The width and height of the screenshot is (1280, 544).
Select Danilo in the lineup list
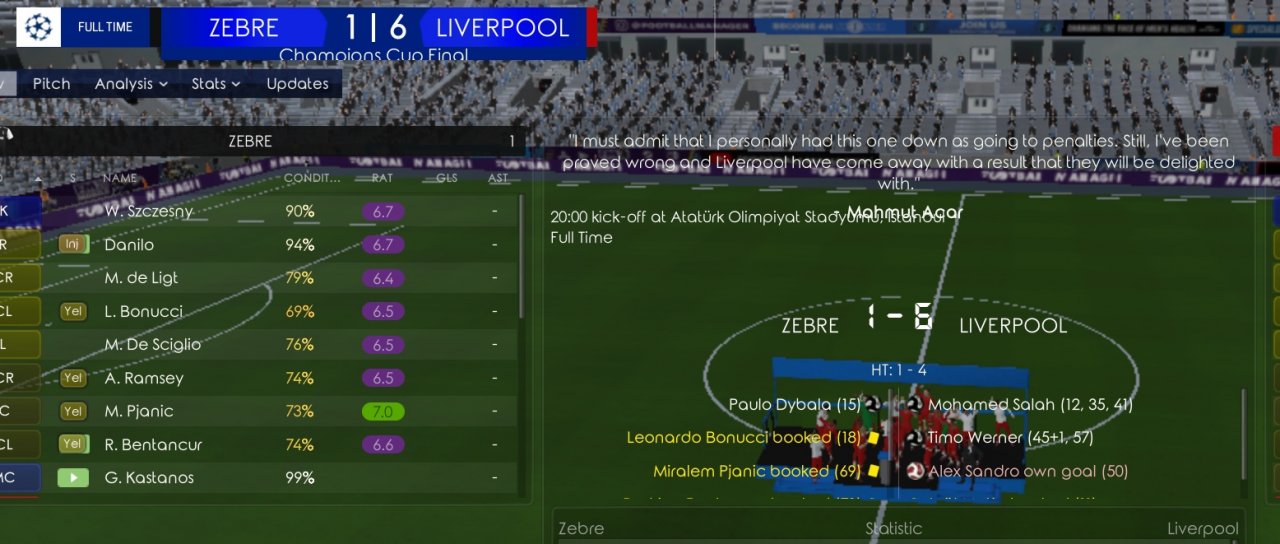(129, 245)
